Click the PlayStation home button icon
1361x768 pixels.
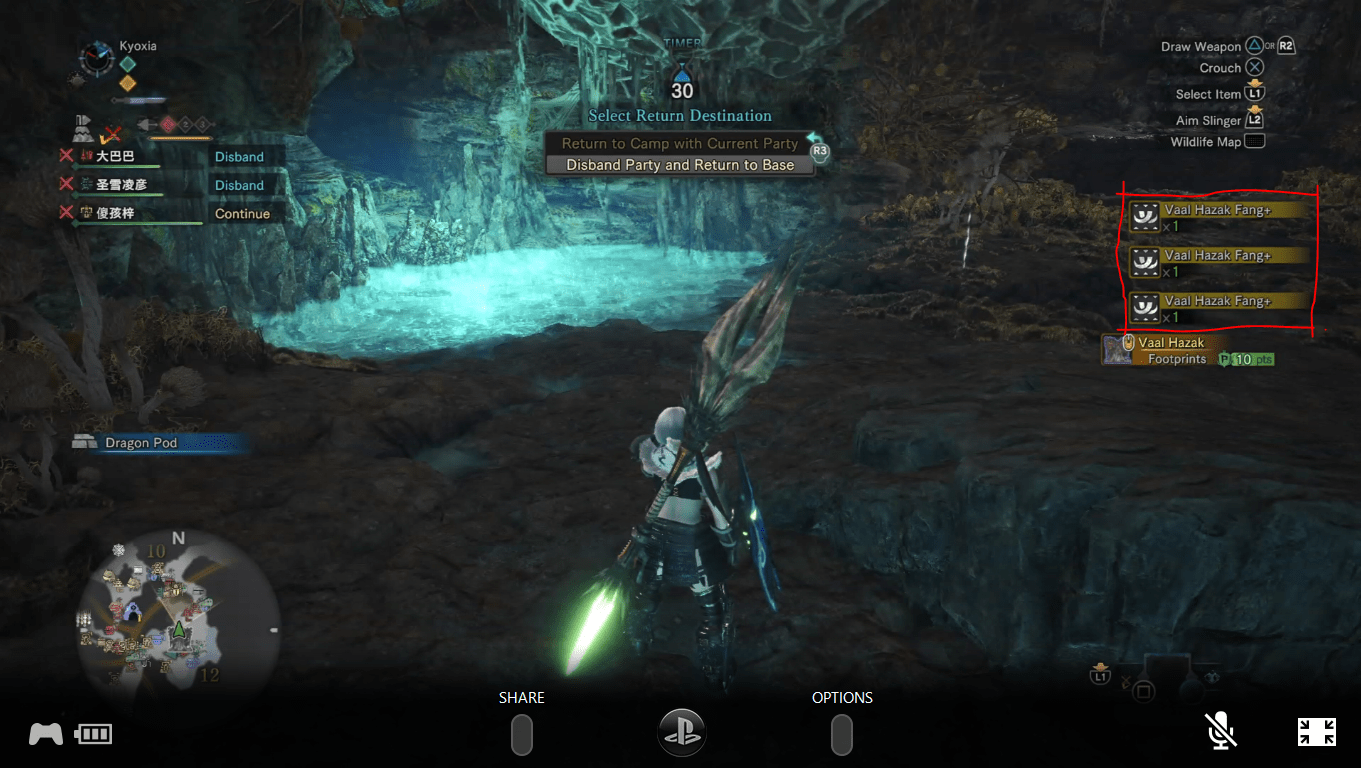point(681,732)
